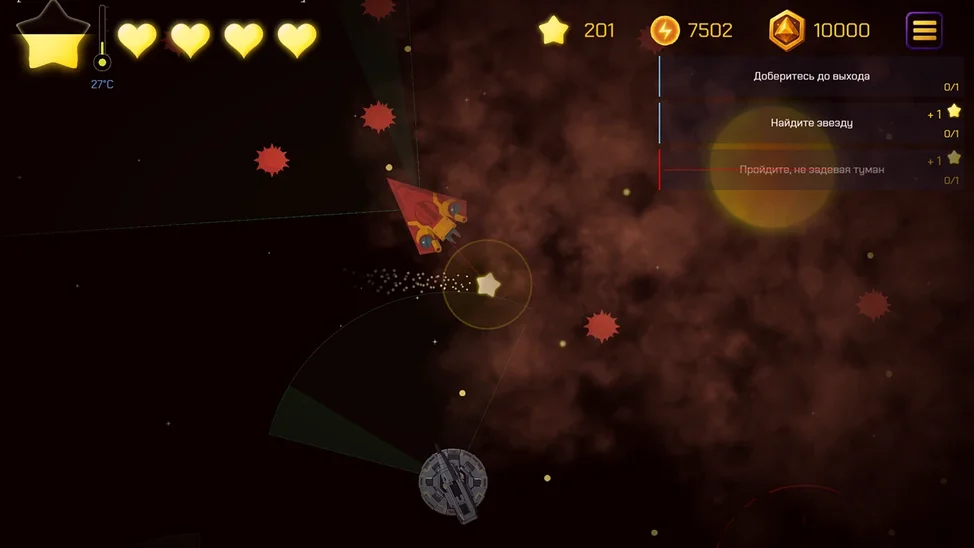
Task: Tap the lightning bolt energy icon
Action: tap(665, 31)
